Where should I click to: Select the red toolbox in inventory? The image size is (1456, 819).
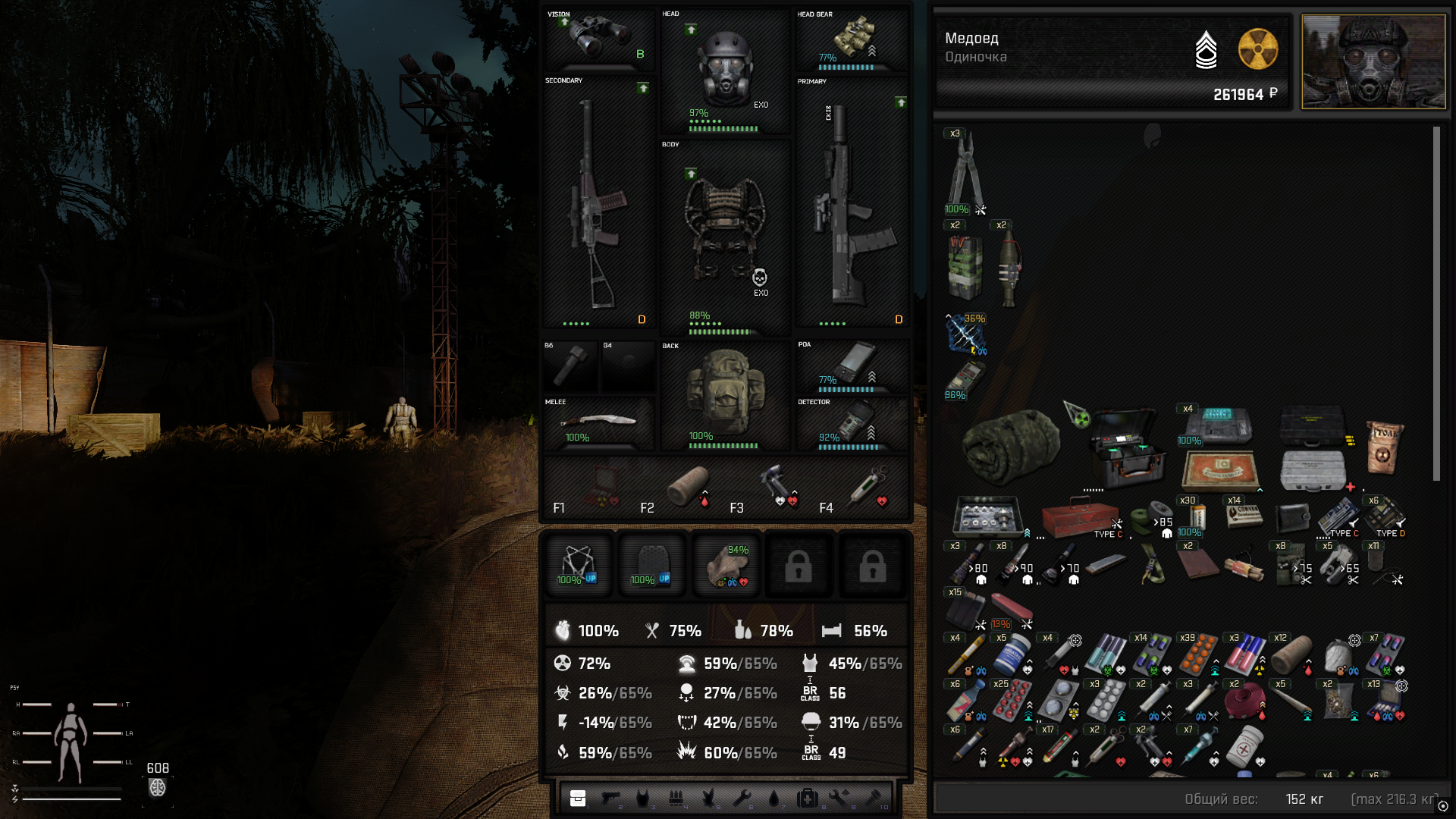pos(1080,518)
